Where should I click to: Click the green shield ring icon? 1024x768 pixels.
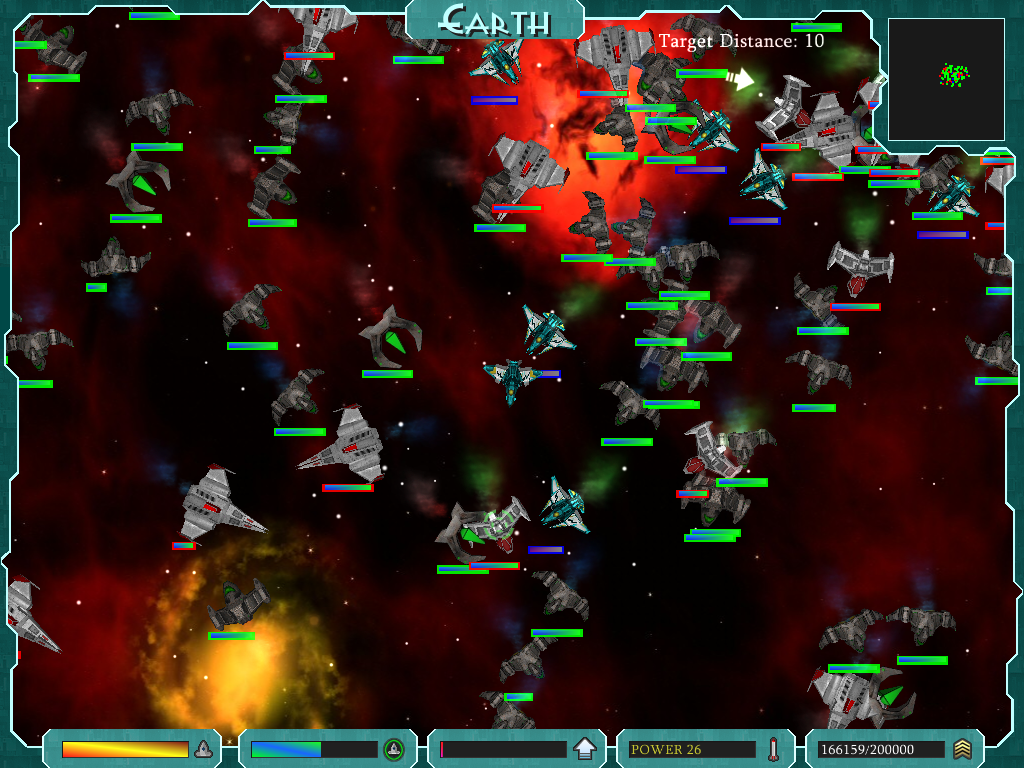click(x=394, y=749)
